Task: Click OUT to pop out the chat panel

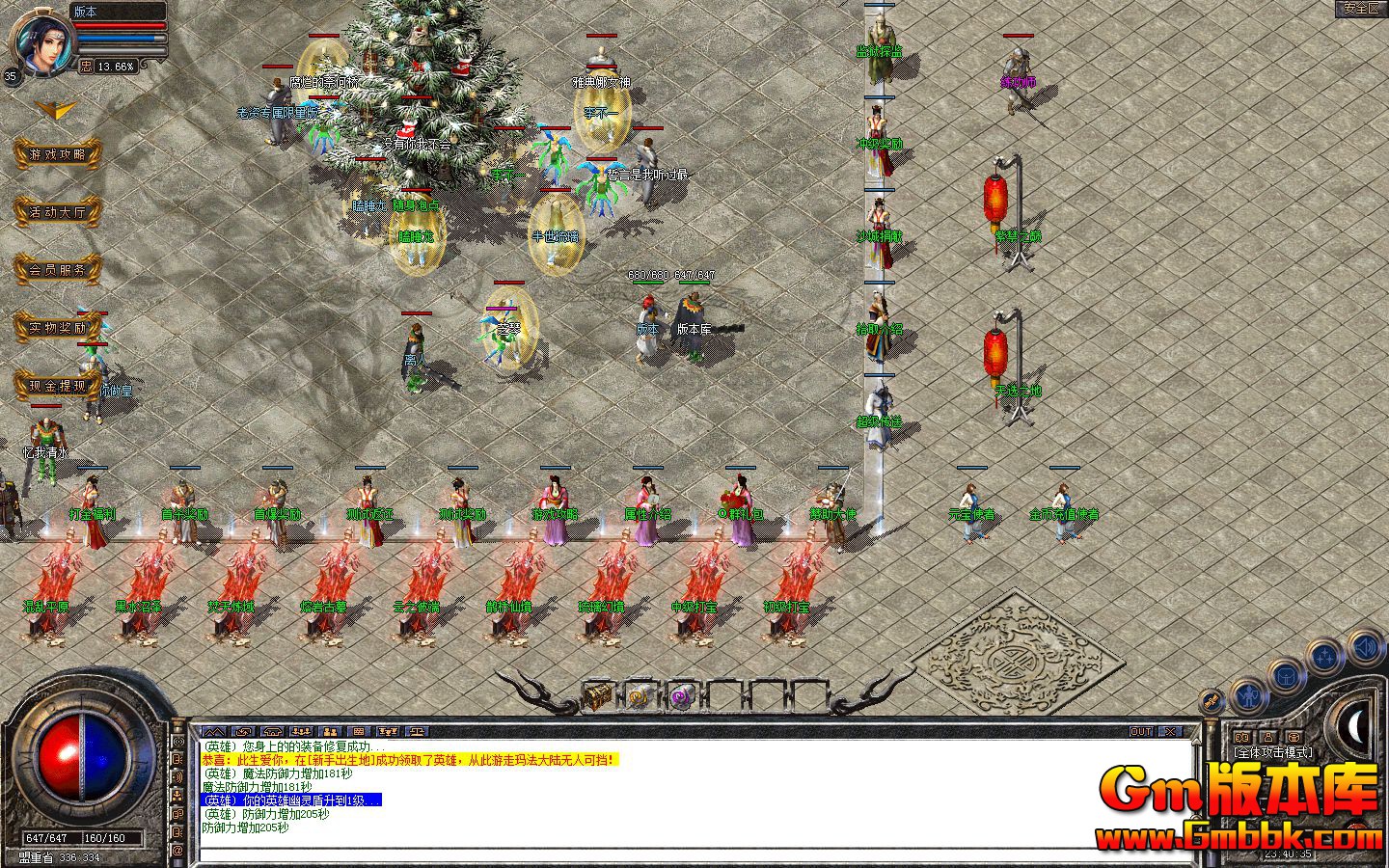Action: tap(1143, 732)
